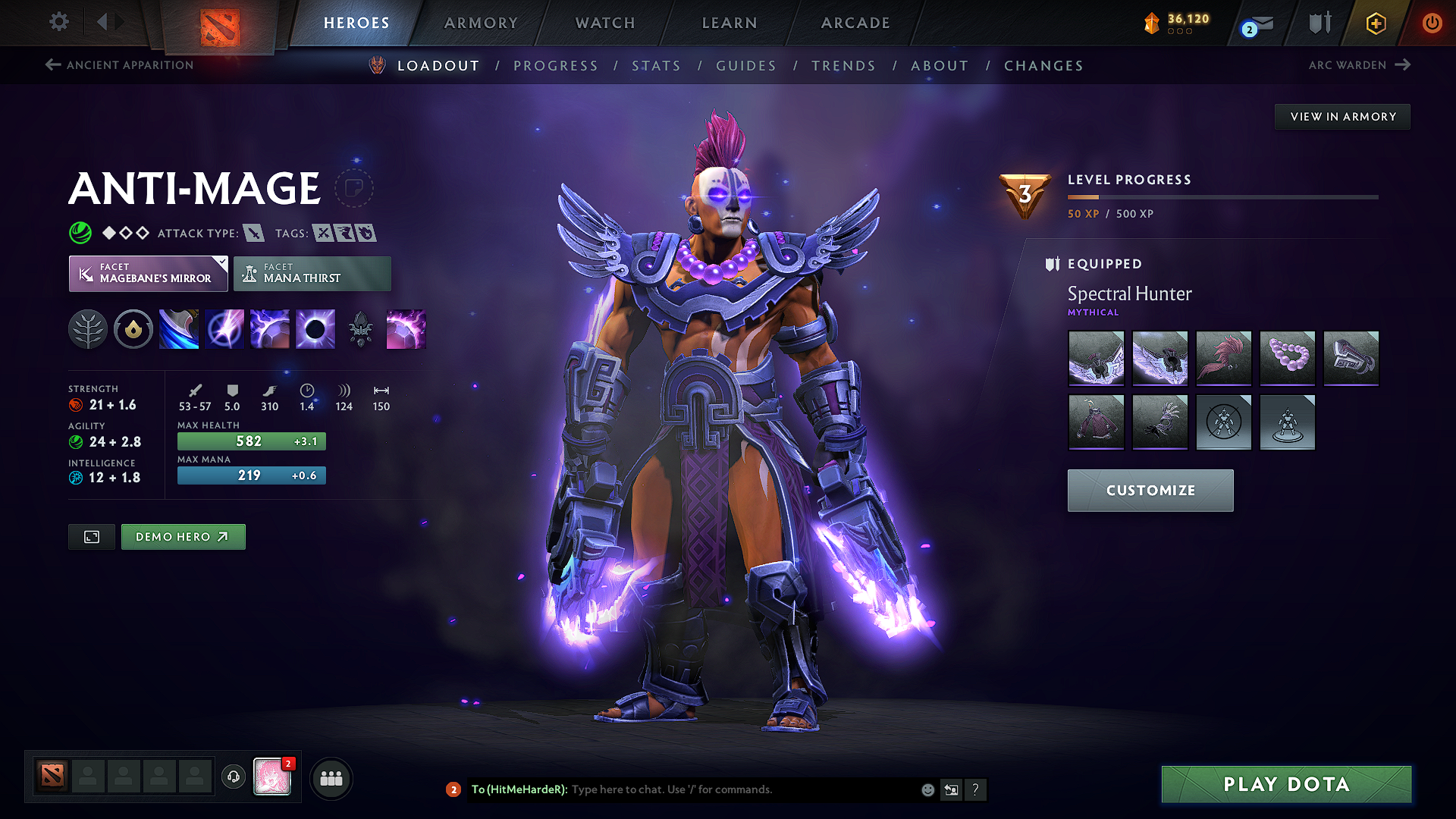Click the shards currency icon showing 36,120
Viewport: 1456px width, 819px height.
click(x=1153, y=23)
